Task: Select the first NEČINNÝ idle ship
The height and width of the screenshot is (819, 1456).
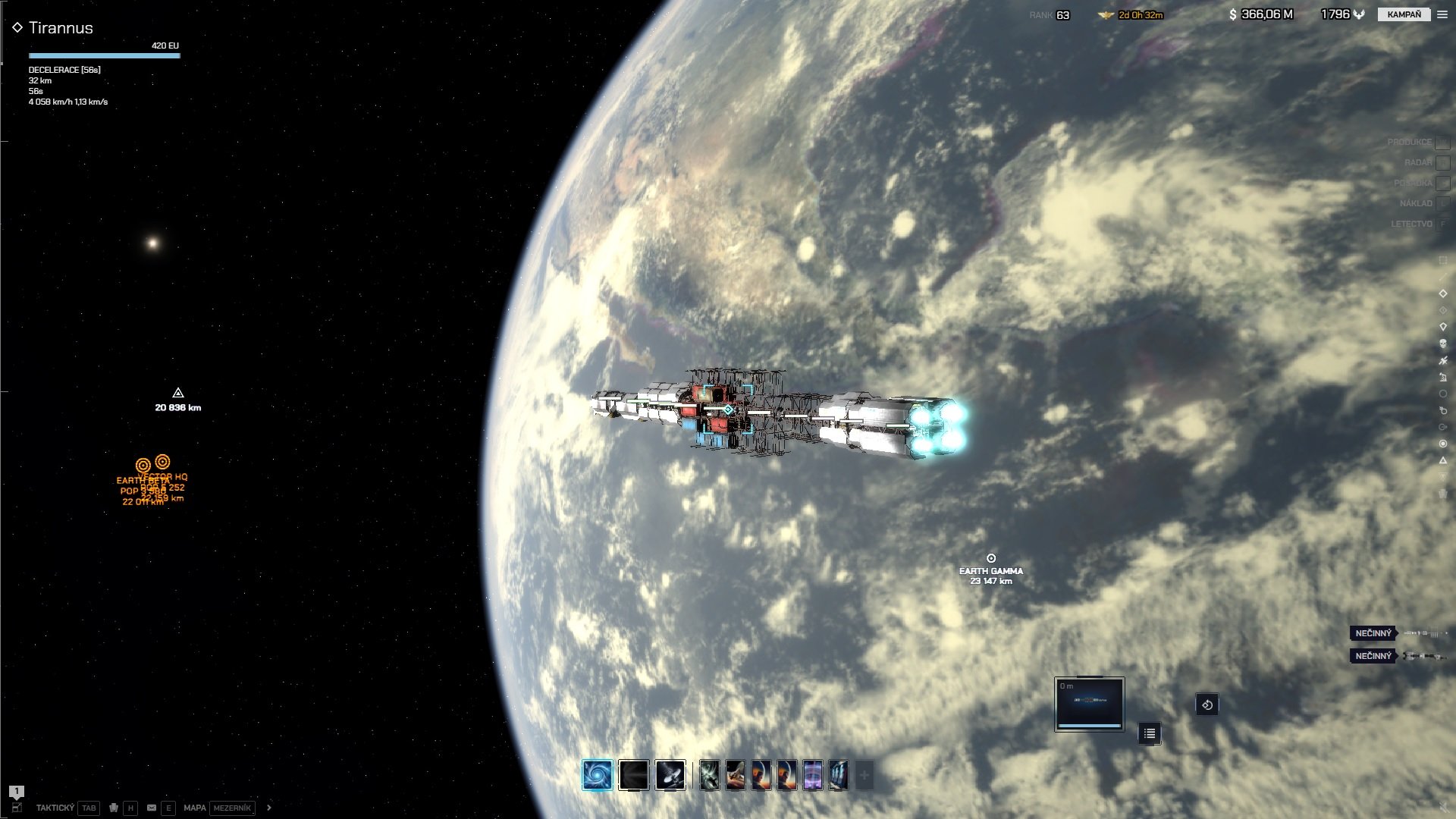Action: click(1373, 633)
